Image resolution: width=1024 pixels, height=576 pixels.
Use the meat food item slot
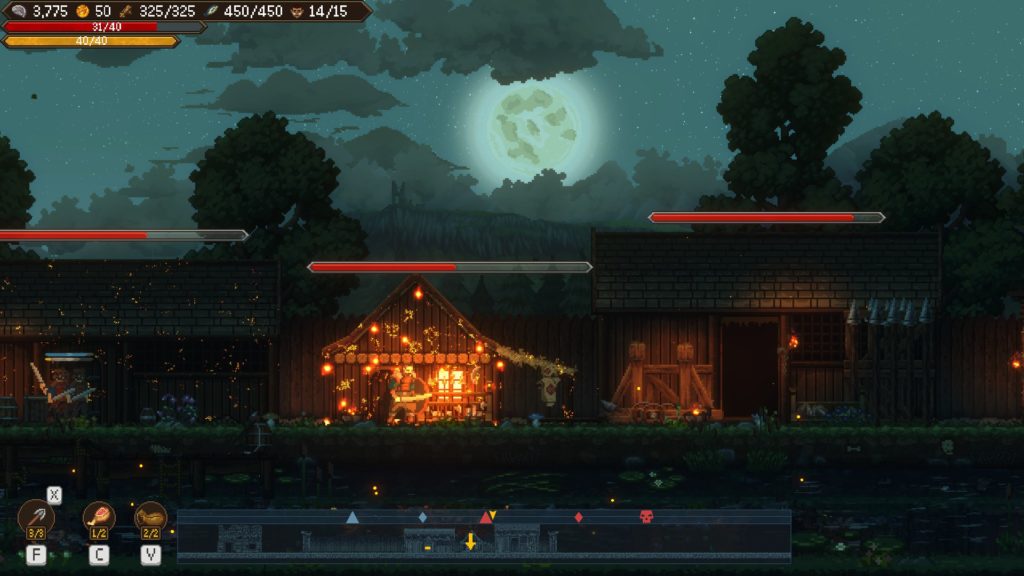coord(99,518)
